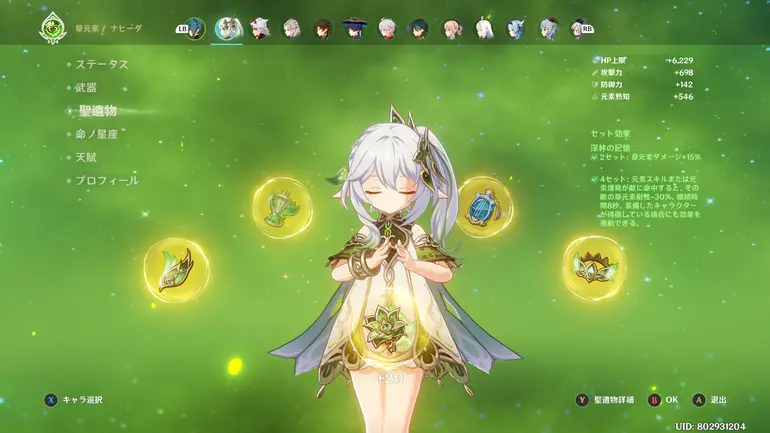Viewport: 770px width, 433px height.
Task: Choose the 聖遺物 menu entry
Action: point(98,111)
